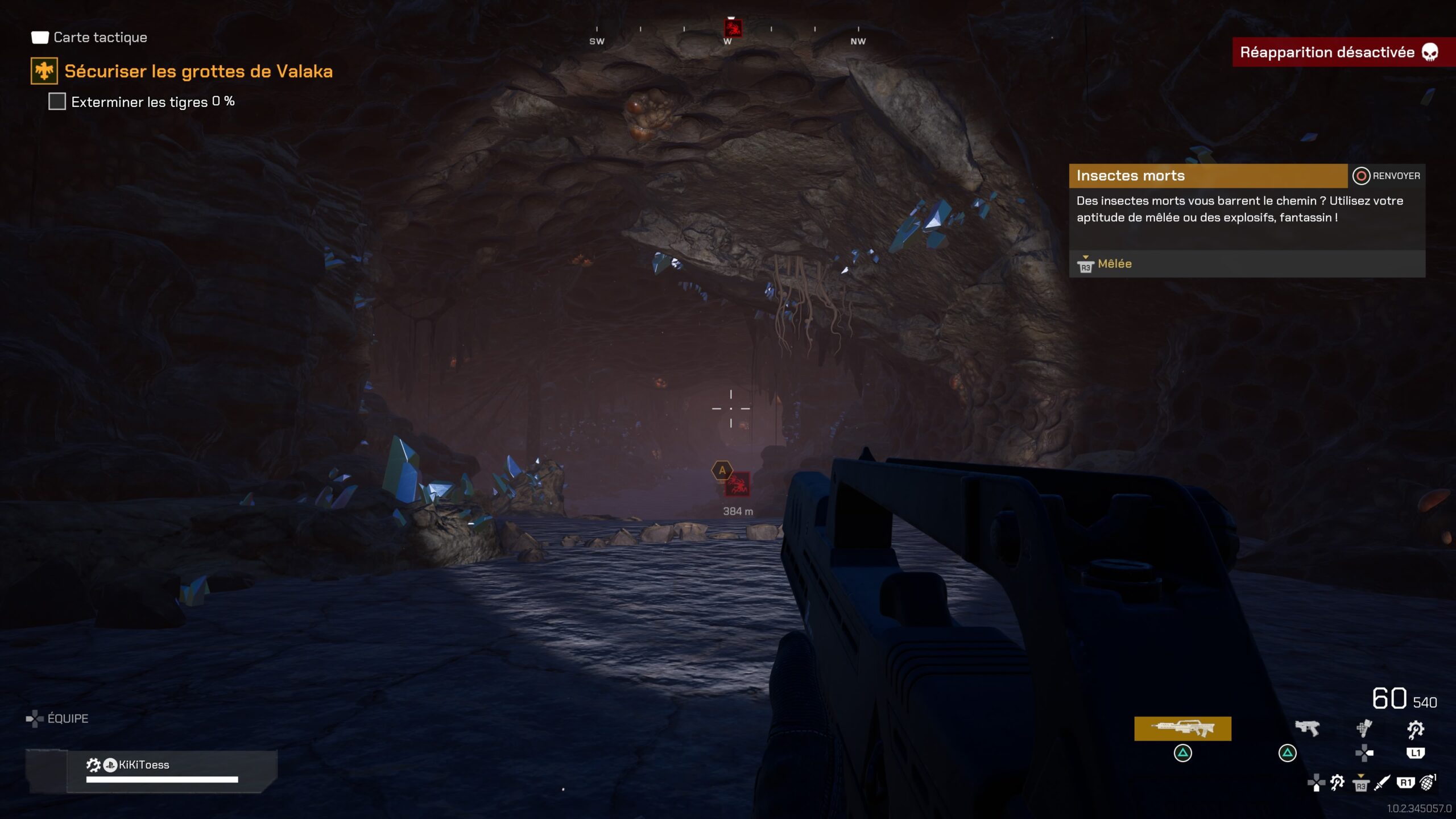Viewport: 1456px width, 819px height.
Task: Check the Exterminer les tigres objective box
Action: pyautogui.click(x=56, y=102)
